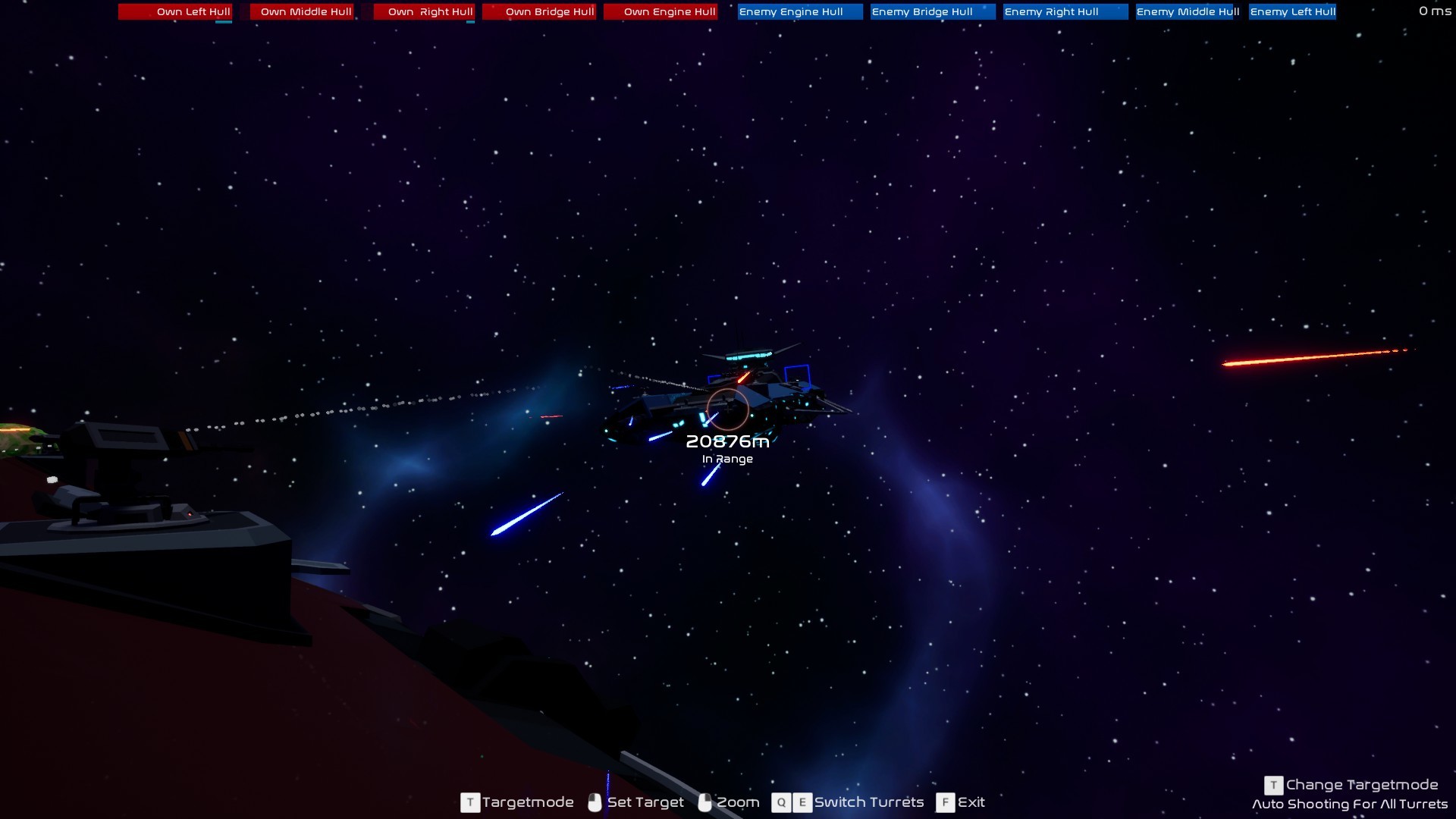The image size is (1456, 819).
Task: Click the 0 ms ping readout
Action: pyautogui.click(x=1434, y=11)
